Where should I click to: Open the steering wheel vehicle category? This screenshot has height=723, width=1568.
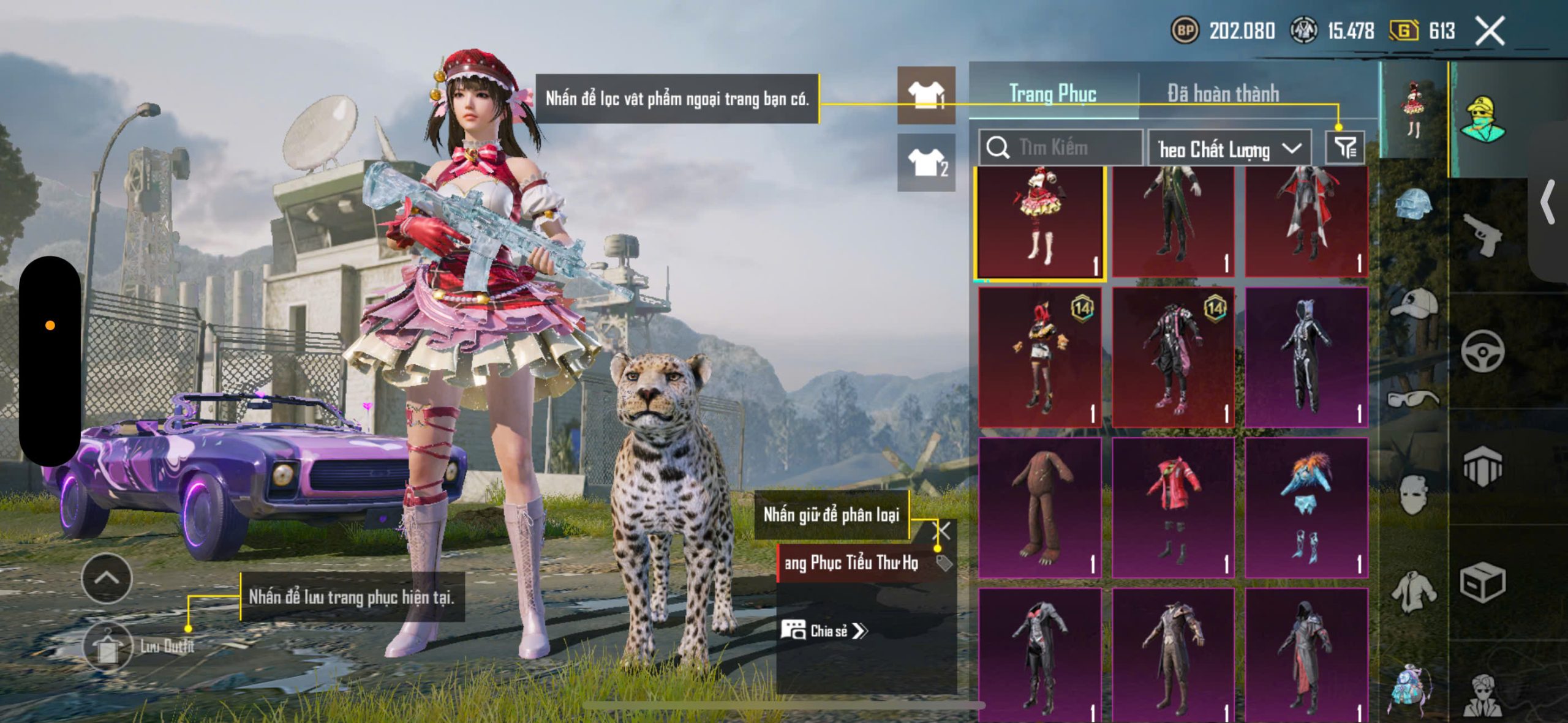click(x=1482, y=350)
